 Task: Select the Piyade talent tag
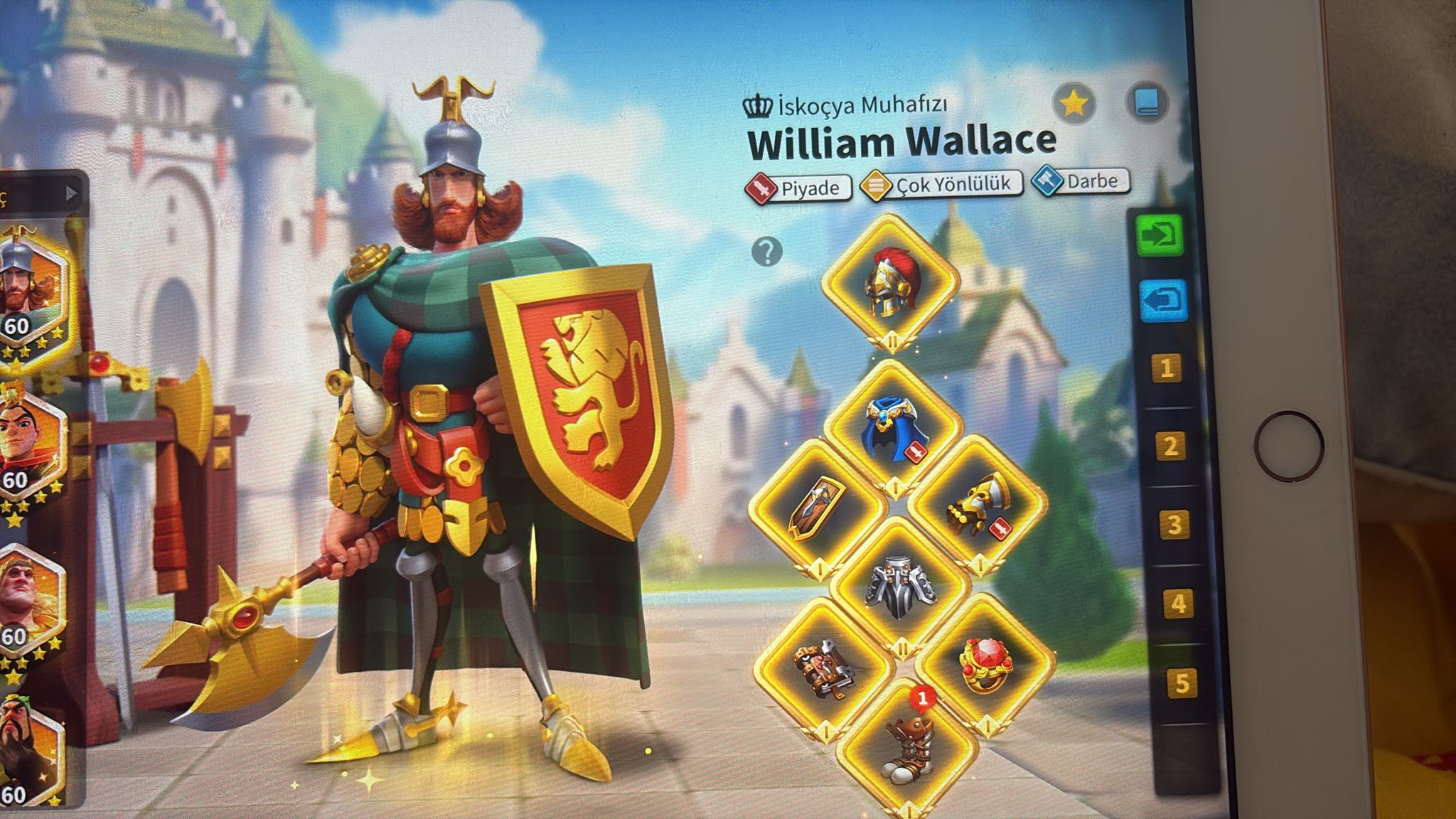pos(798,188)
